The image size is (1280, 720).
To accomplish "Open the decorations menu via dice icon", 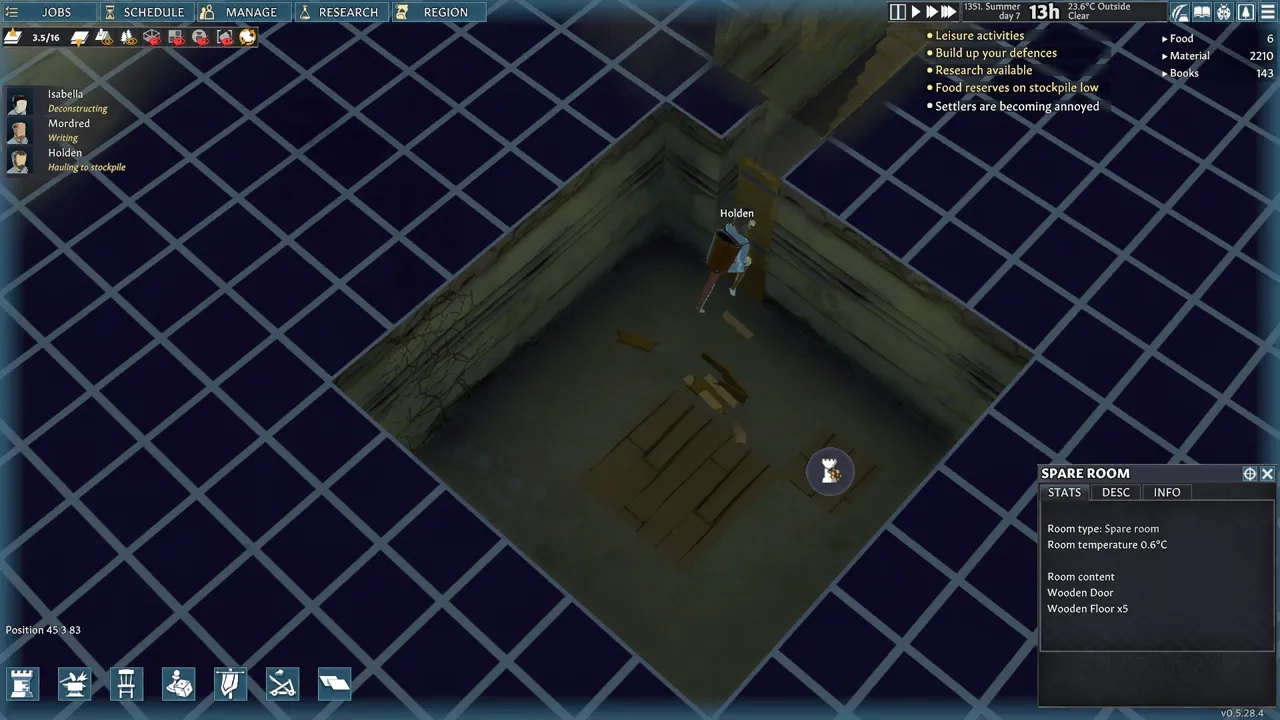I will tap(178, 684).
